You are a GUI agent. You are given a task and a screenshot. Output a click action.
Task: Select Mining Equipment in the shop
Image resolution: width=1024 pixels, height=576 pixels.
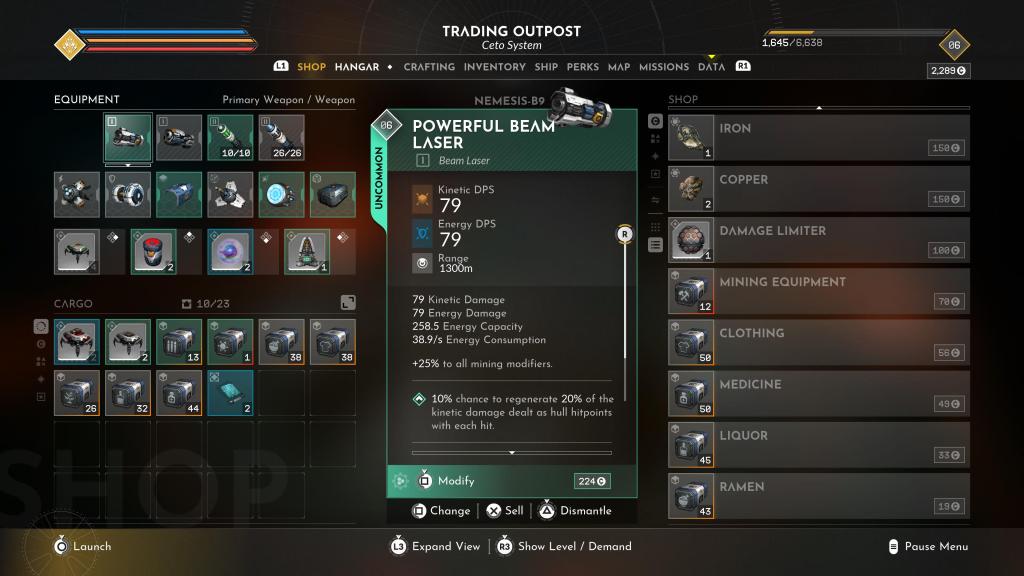(818, 290)
